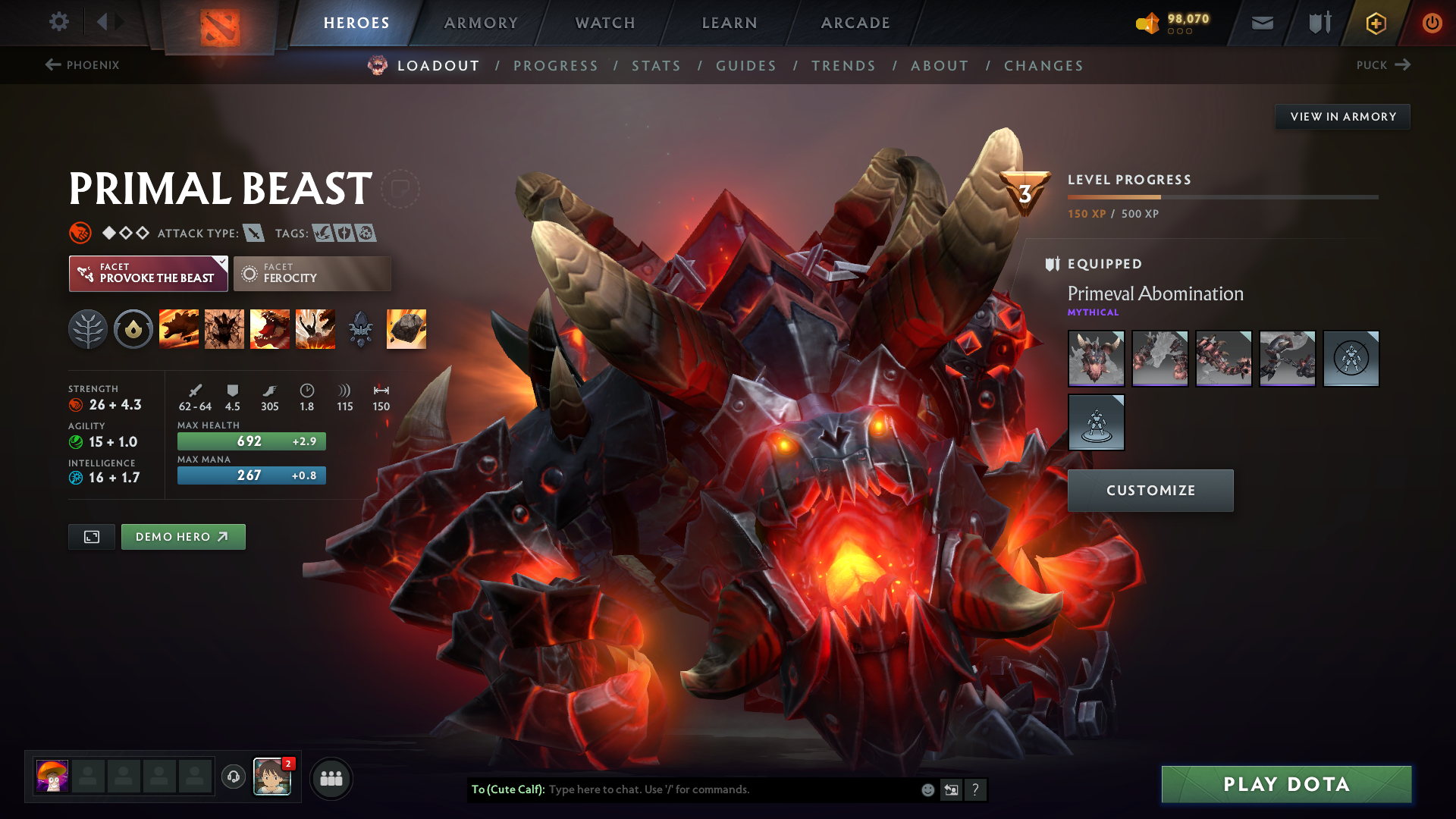Select the Ferocity facet option
This screenshot has width=1456, height=819.
(x=312, y=273)
